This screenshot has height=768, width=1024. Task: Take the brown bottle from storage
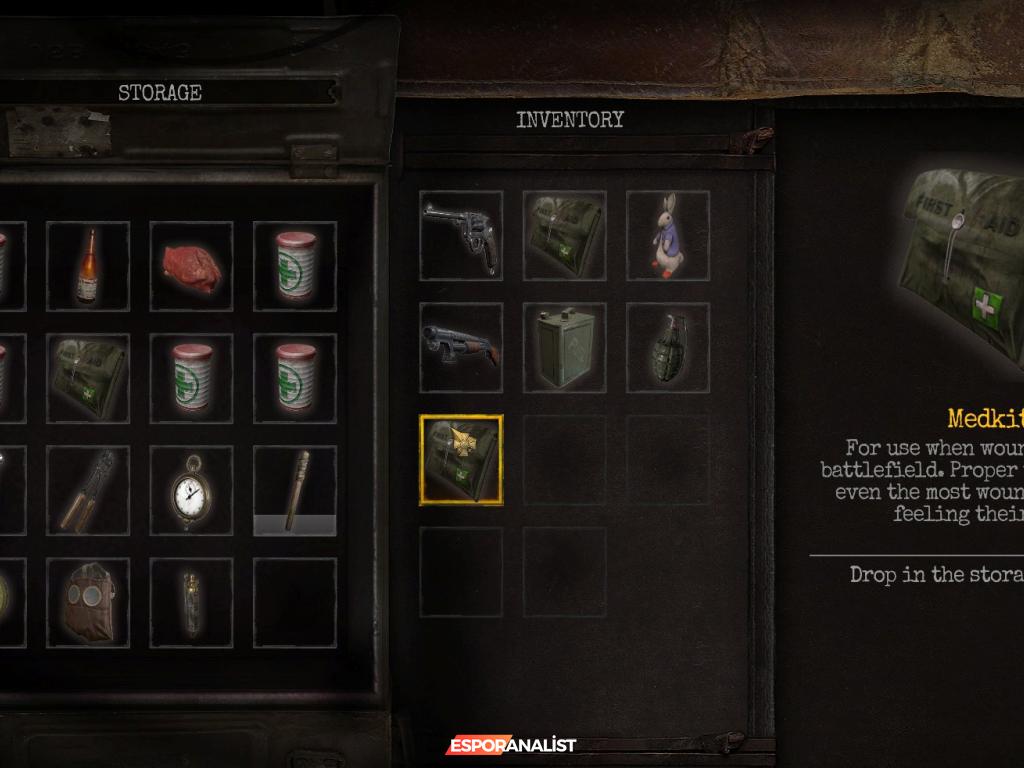88,266
